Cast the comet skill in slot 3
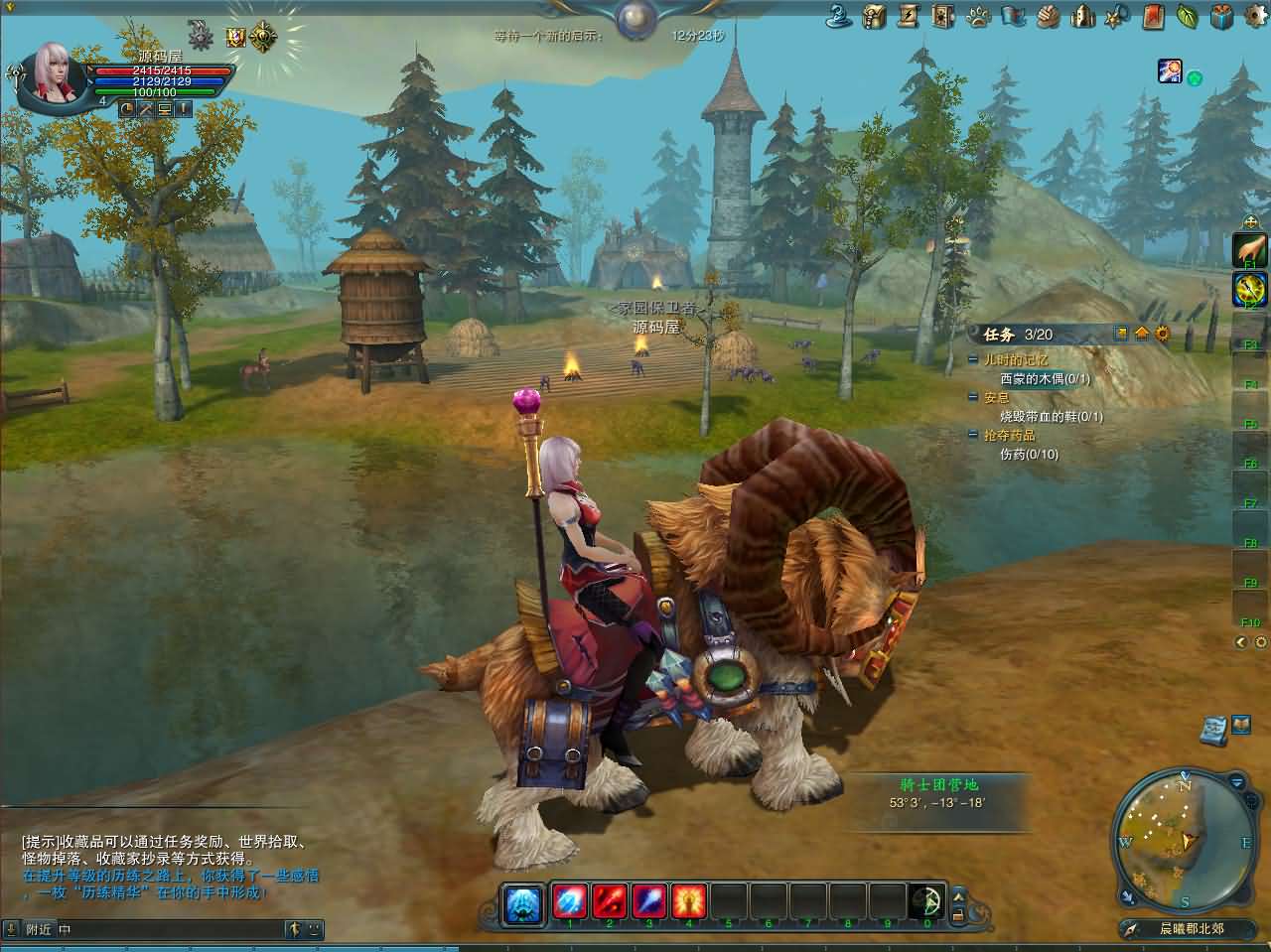 (649, 900)
